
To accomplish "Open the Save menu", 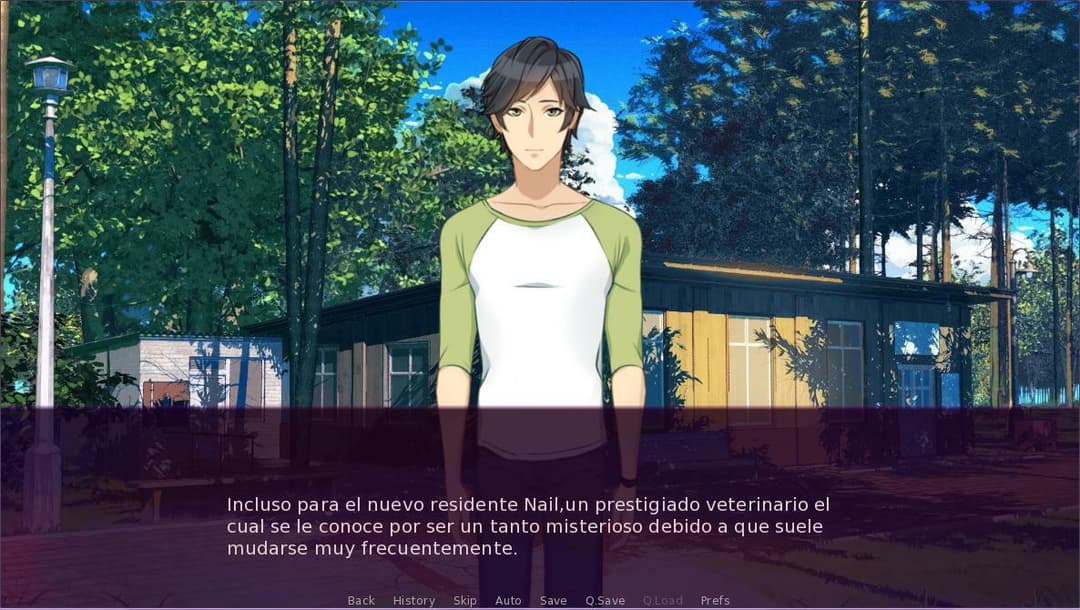I will pyautogui.click(x=553, y=600).
